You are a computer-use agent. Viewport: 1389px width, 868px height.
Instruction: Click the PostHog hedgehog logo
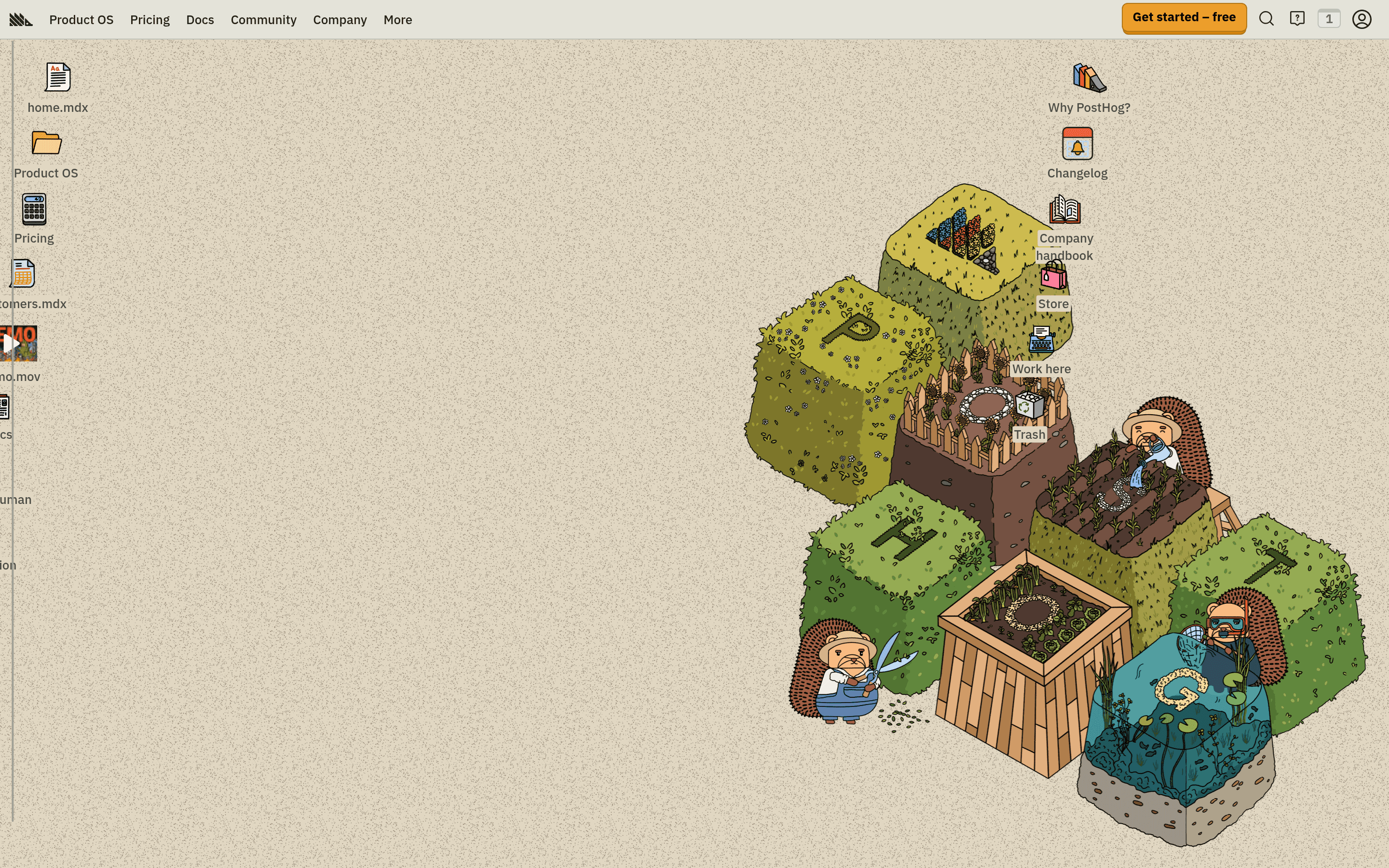pyautogui.click(x=21, y=19)
